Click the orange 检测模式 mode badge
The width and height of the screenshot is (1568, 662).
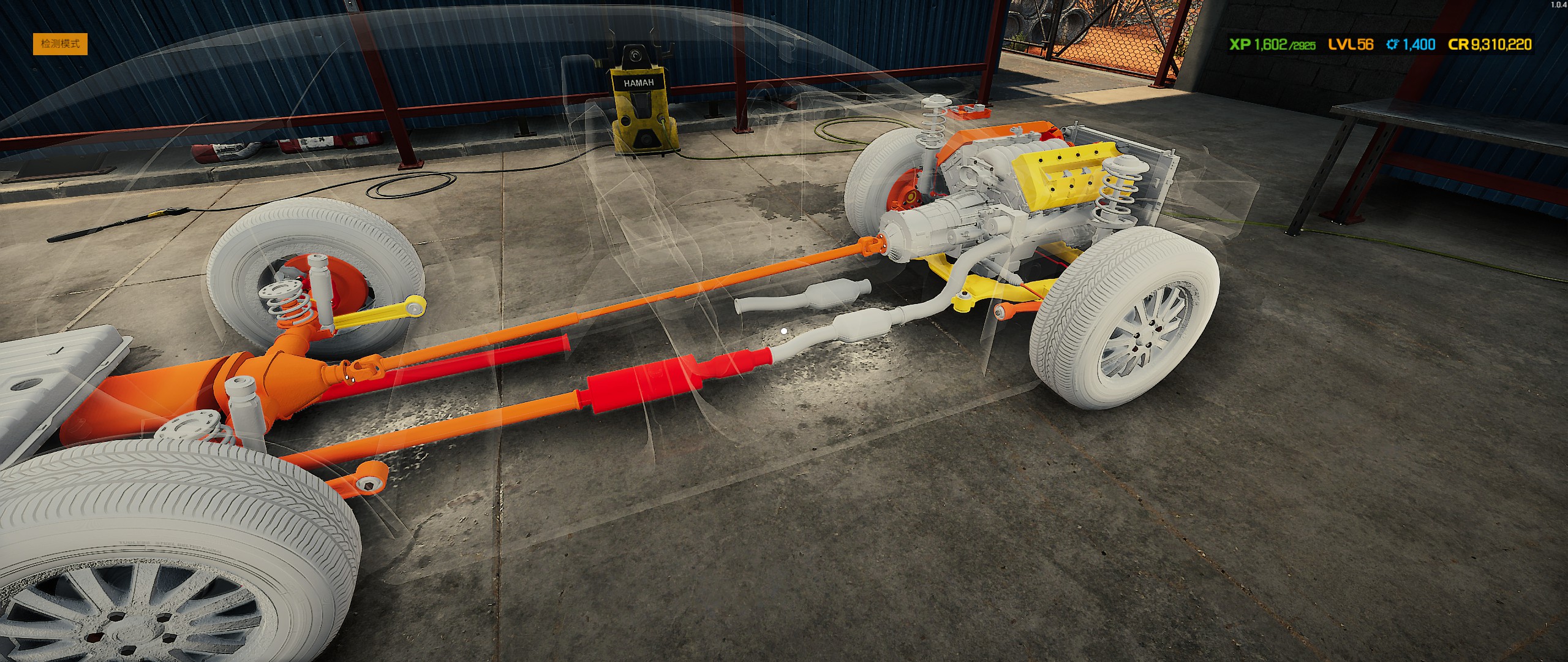[x=60, y=44]
